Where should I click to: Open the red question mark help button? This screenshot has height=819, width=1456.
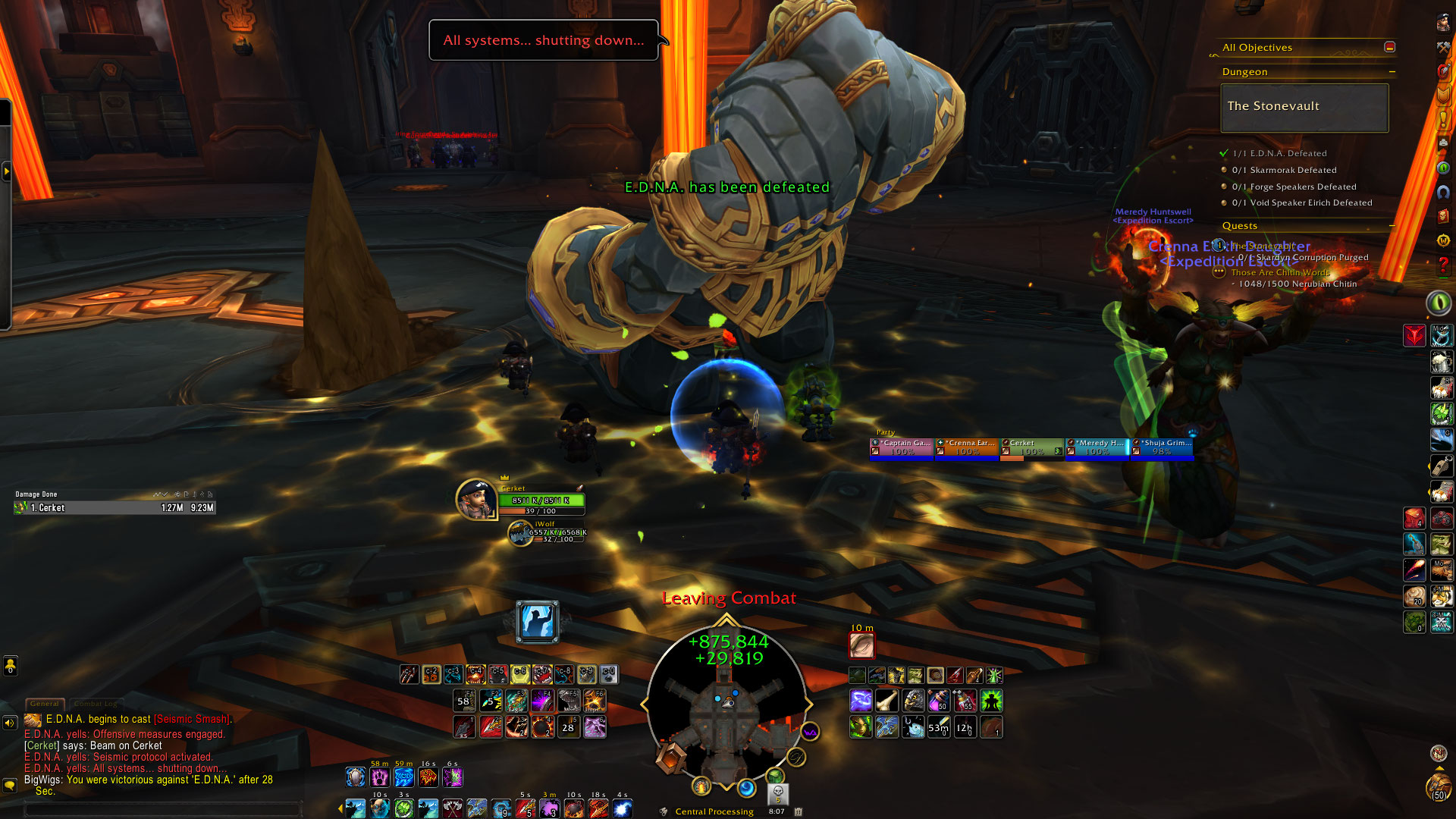pos(1443,265)
